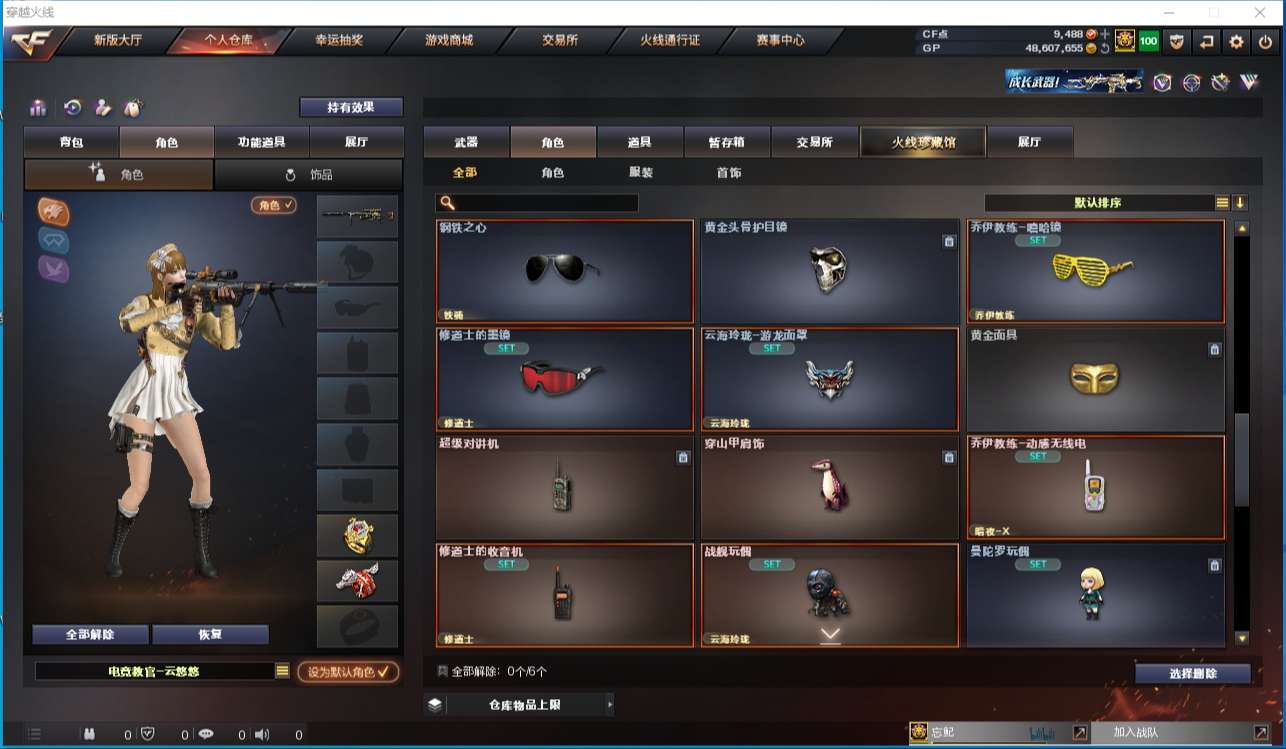Expand the 仓库物品上限 storage limit panel
This screenshot has height=749, width=1286.
(519, 705)
